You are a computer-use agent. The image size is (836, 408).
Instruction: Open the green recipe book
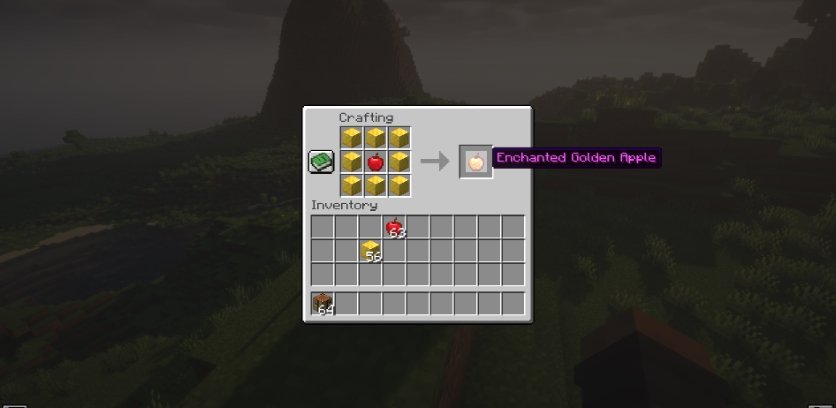[x=320, y=161]
